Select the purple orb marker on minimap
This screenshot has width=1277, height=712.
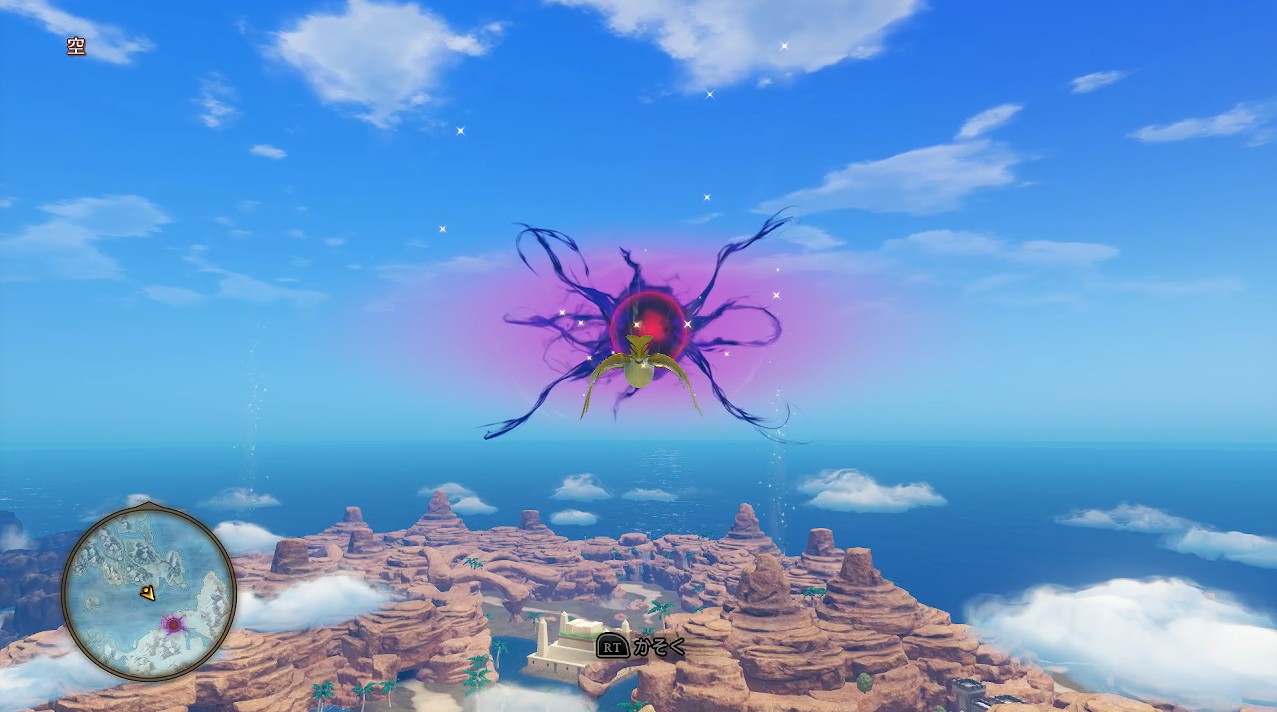[174, 625]
